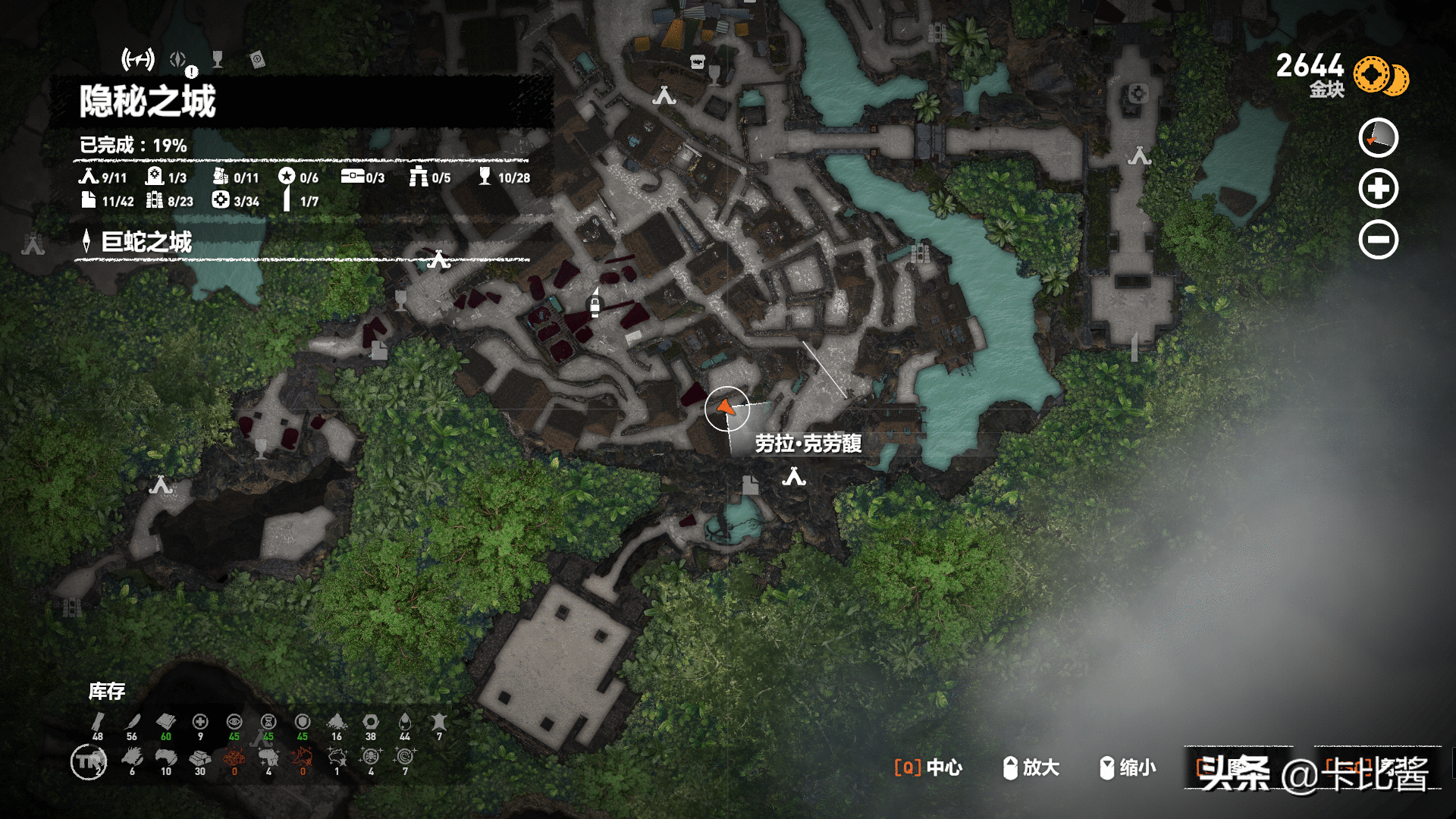Screen dimensions: 1456x819
Task: Select the active map tab icon
Action: (138, 59)
